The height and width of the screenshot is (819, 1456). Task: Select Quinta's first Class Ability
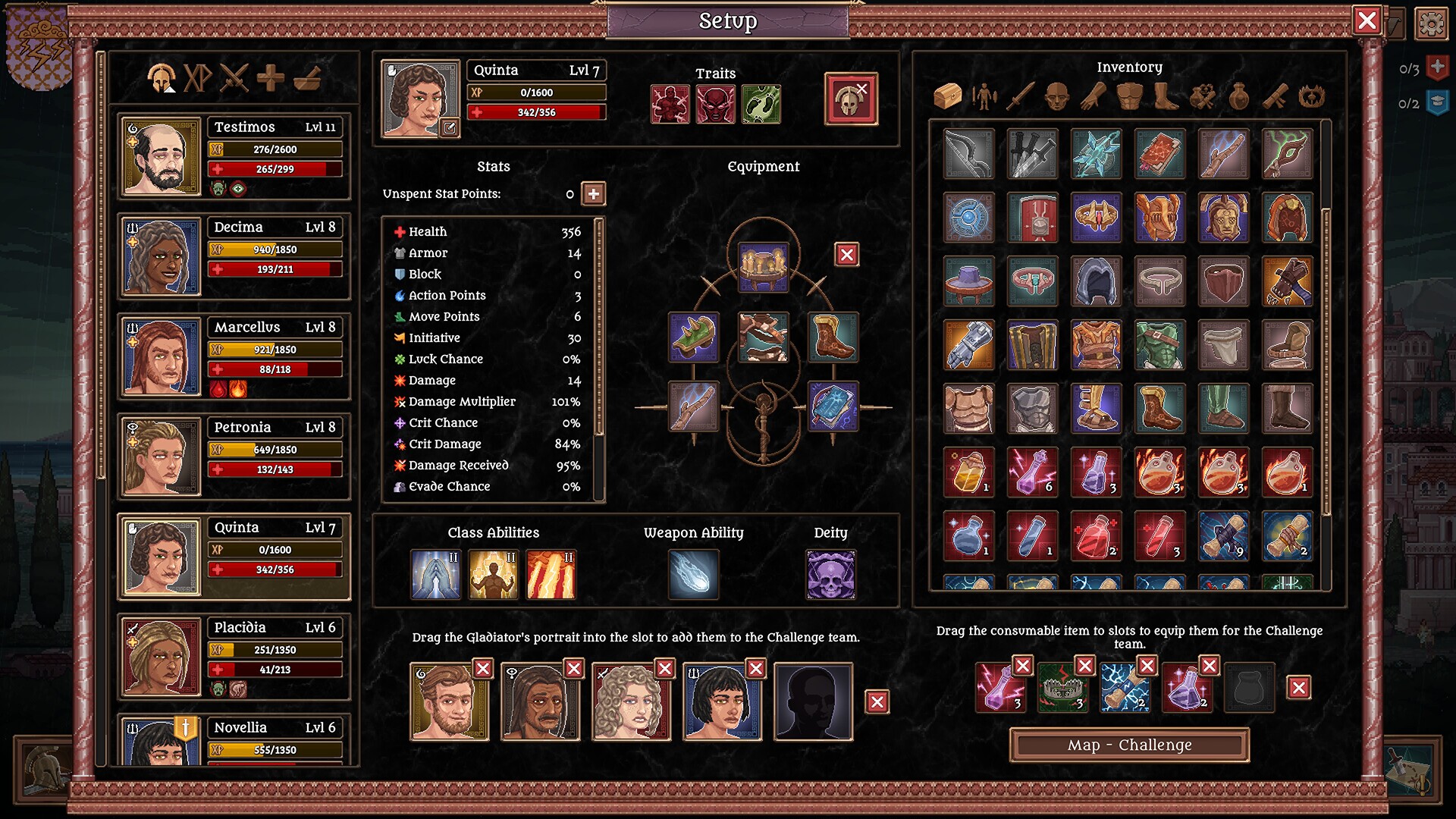[435, 574]
